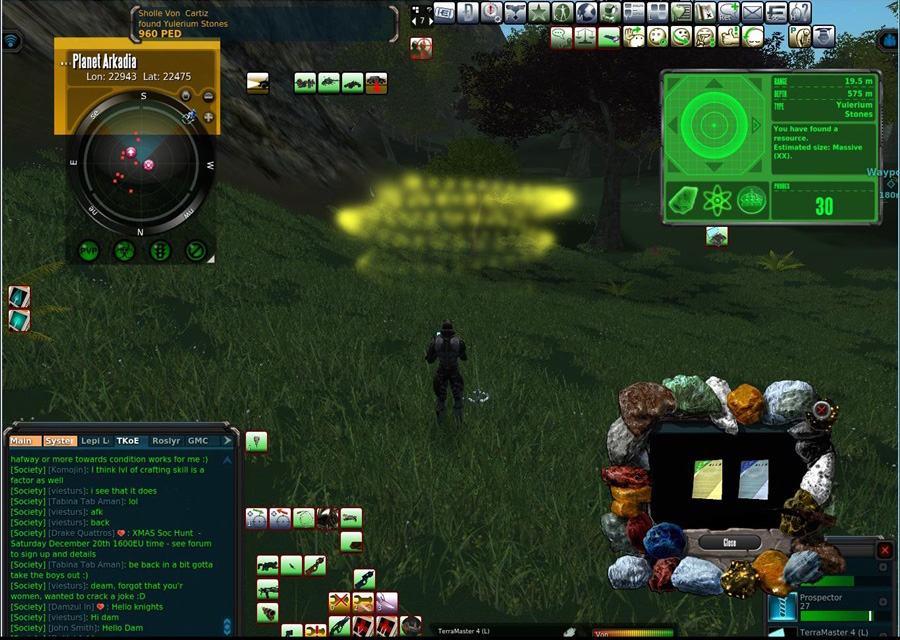Screen dimensions: 900x640
Task: Open the TKoE chat tab
Action: (x=128, y=441)
